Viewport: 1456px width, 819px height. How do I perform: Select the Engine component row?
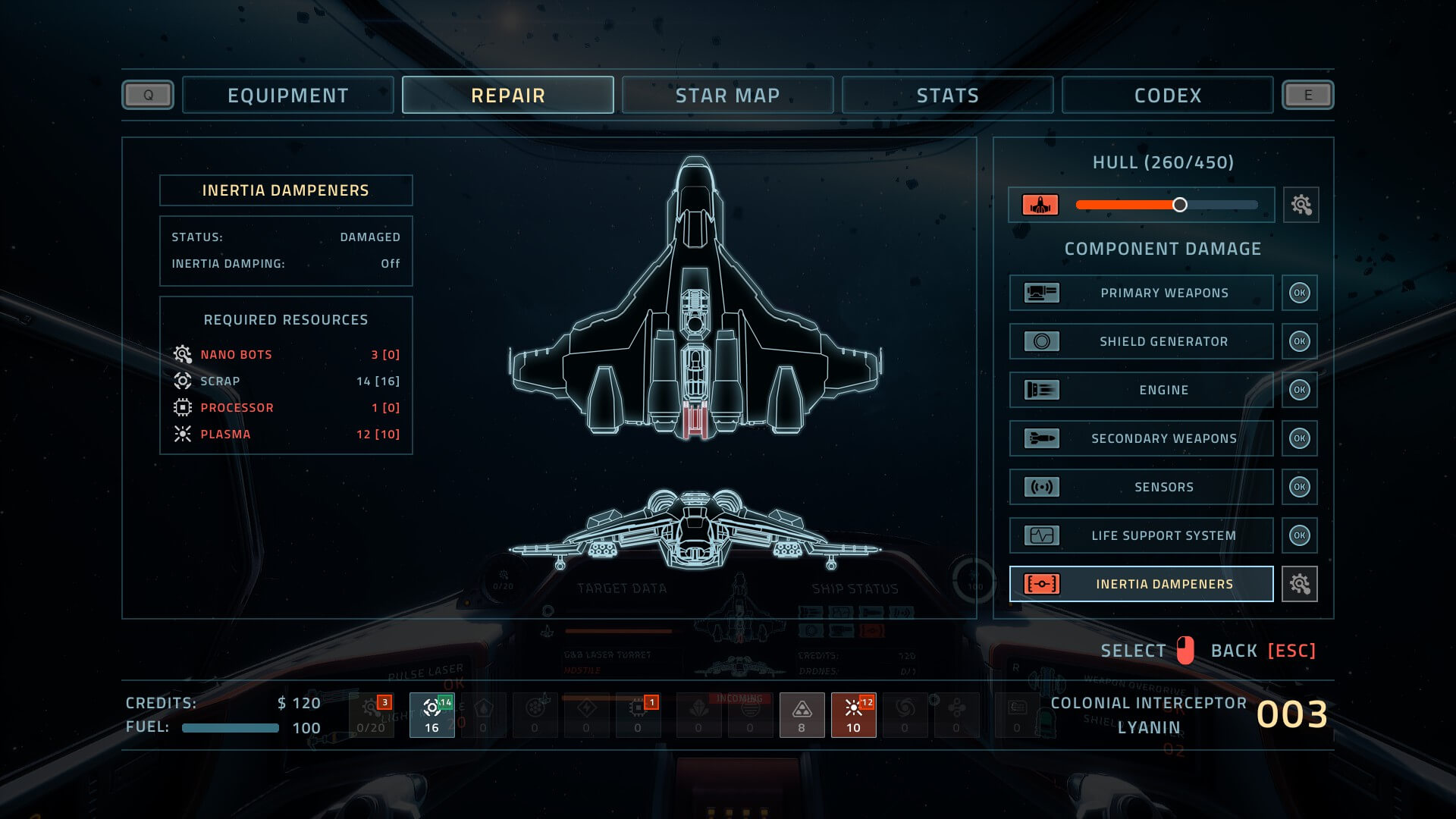click(x=1141, y=390)
